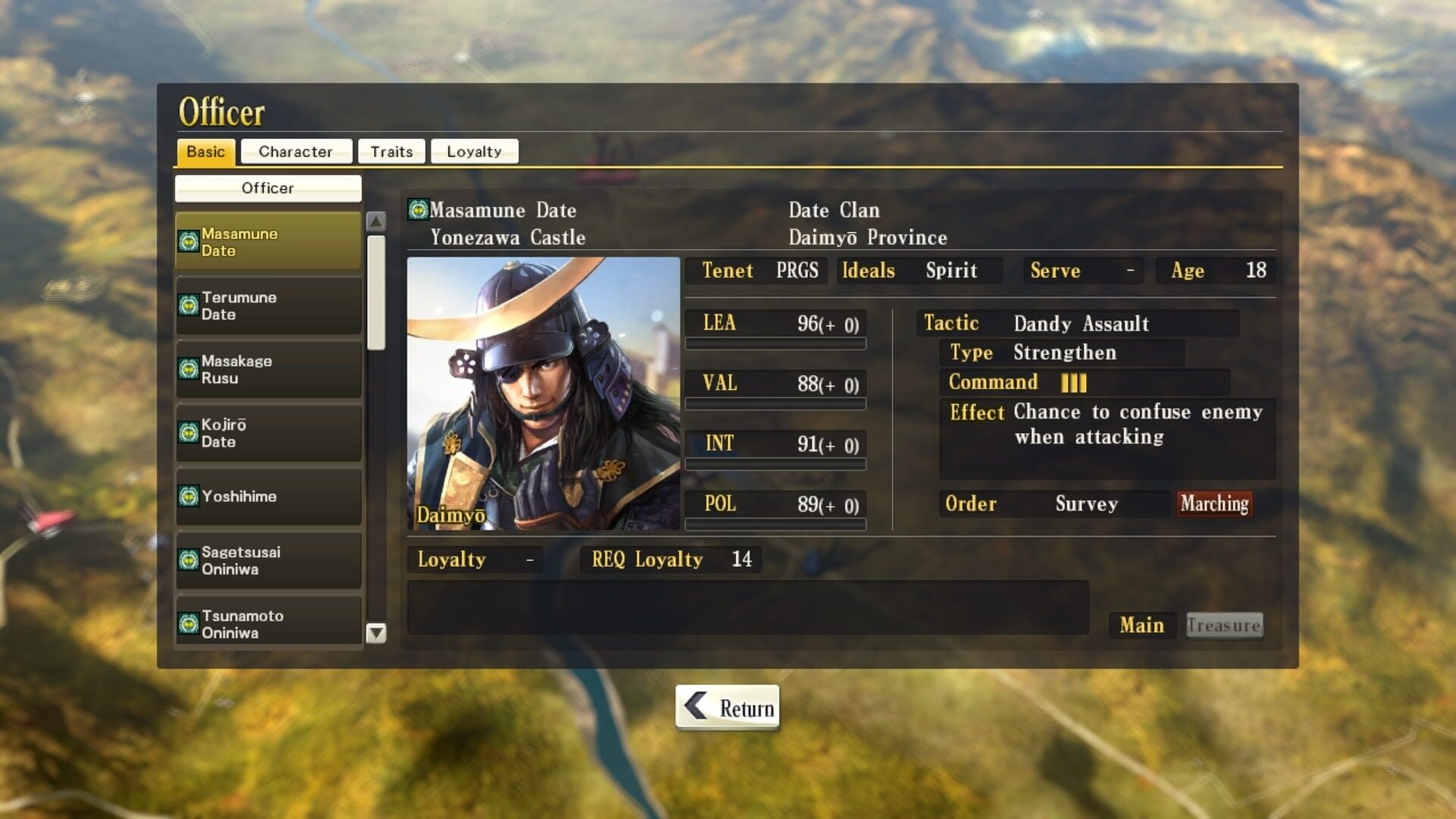The width and height of the screenshot is (1456, 819).
Task: Click the crest icon beside Masakage Rusu
Action: click(188, 369)
